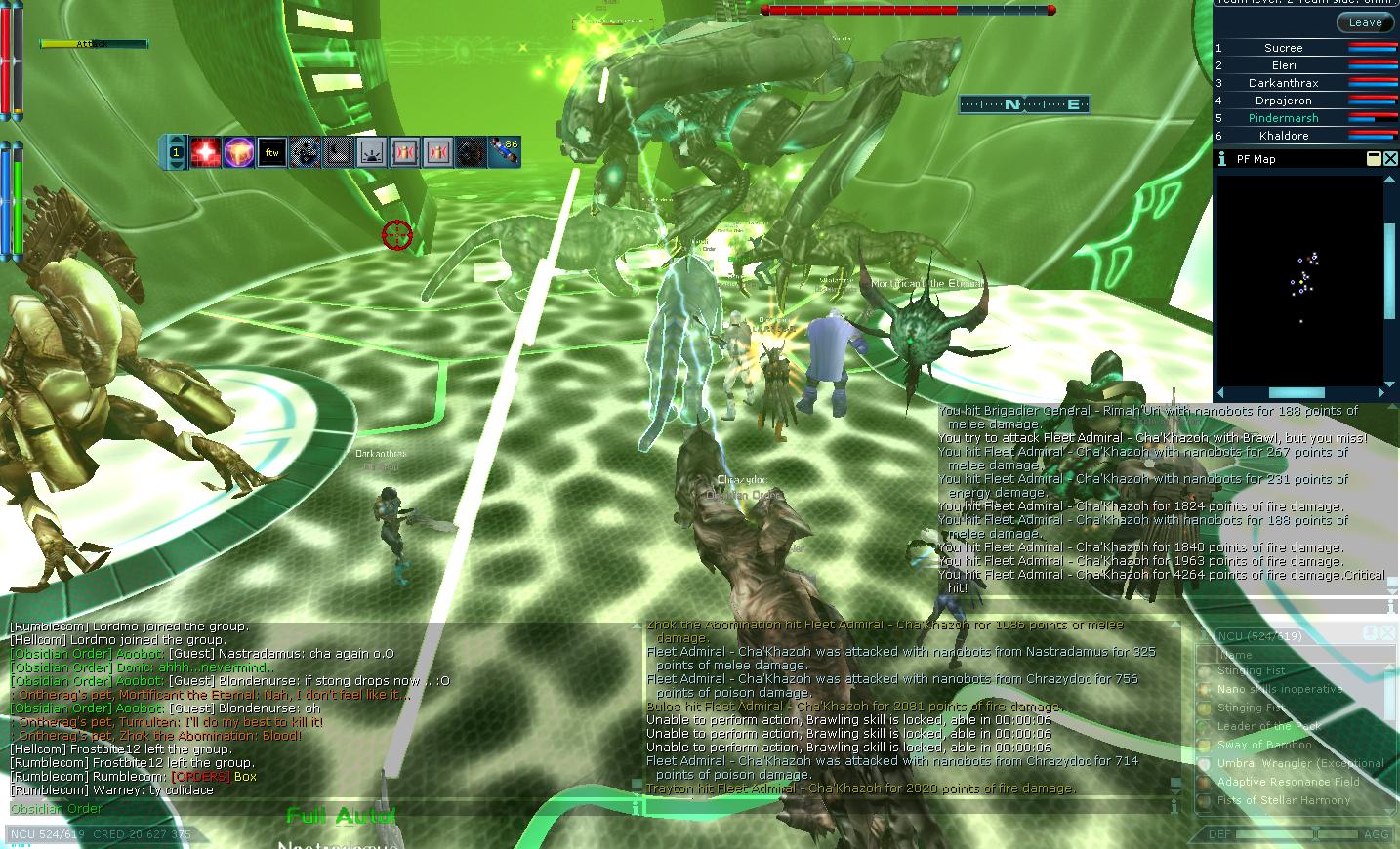Close the PF Map window
Image resolution: width=1400 pixels, height=849 pixels.
[1390, 158]
